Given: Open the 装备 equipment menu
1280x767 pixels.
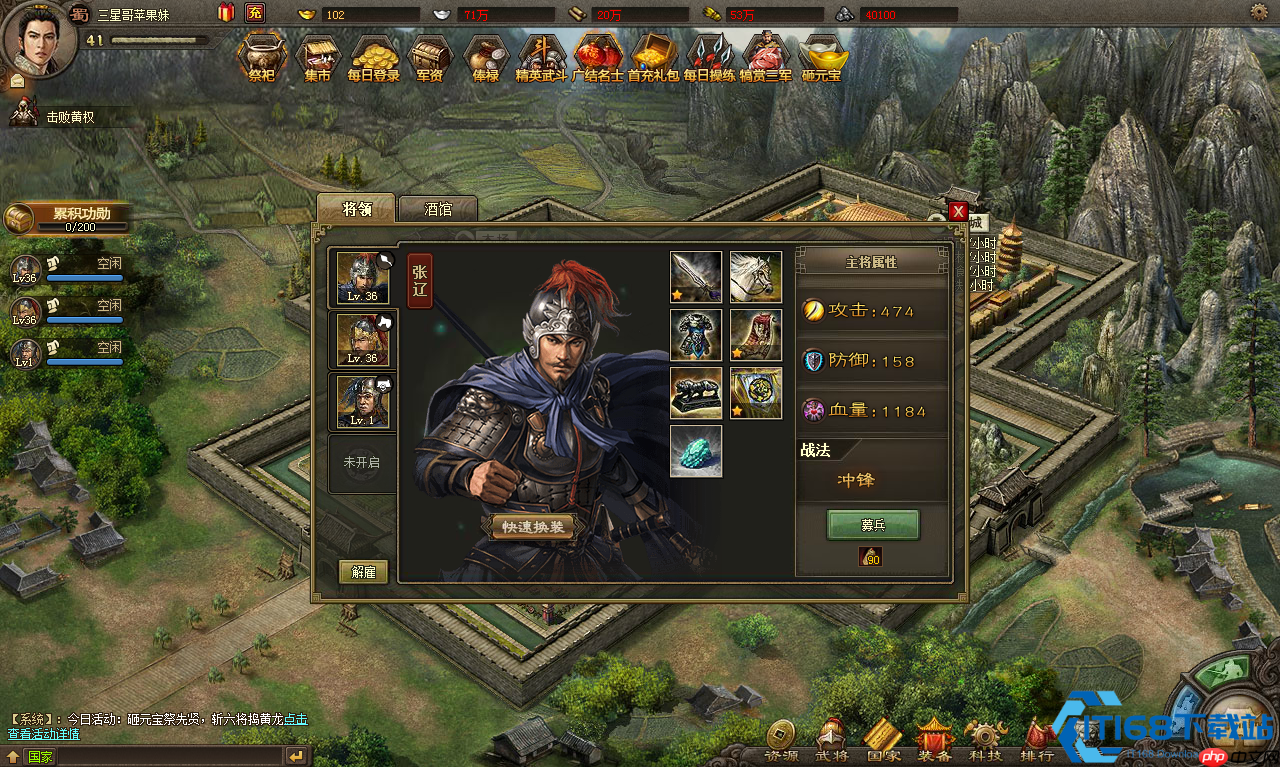Looking at the screenshot, I should [x=935, y=741].
